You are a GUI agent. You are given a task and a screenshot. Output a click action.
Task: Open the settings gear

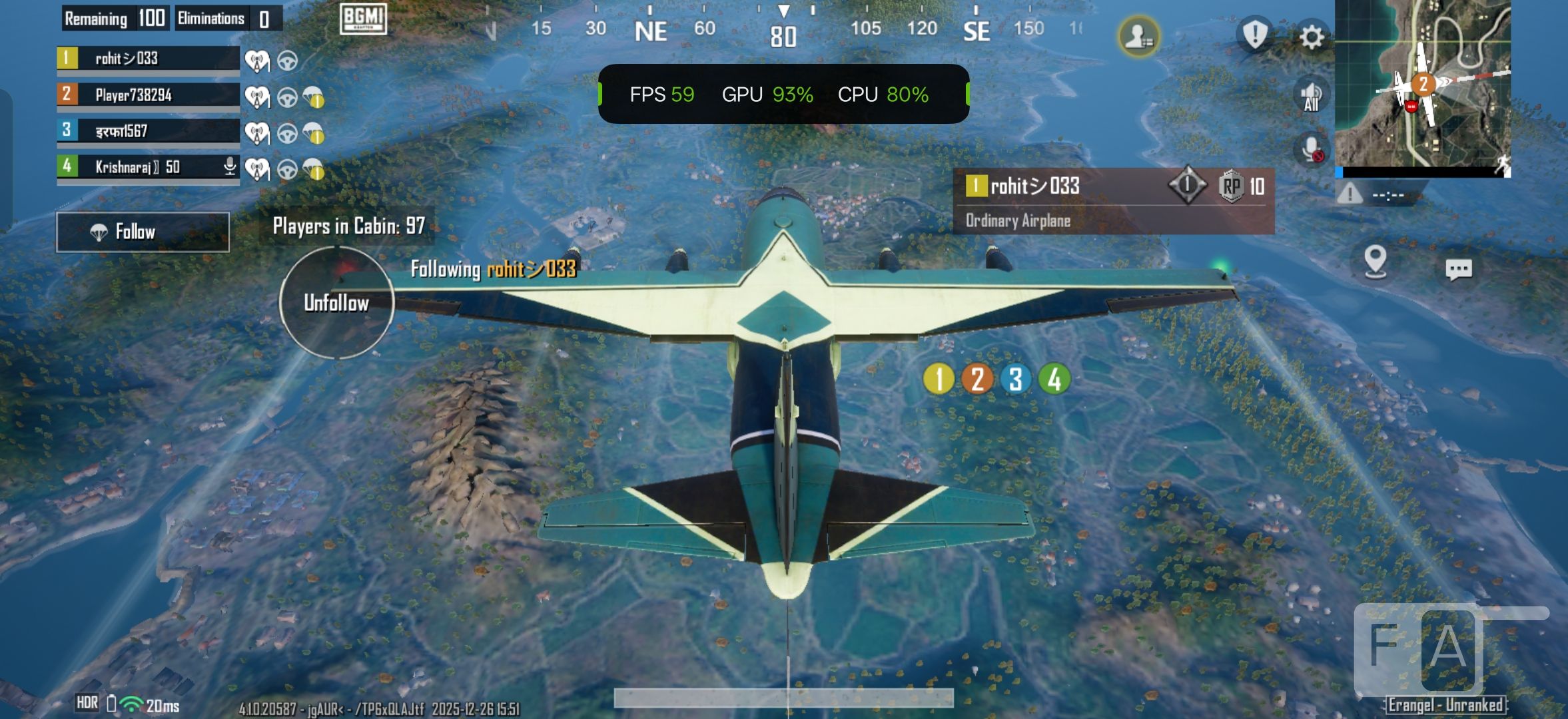click(x=1312, y=37)
